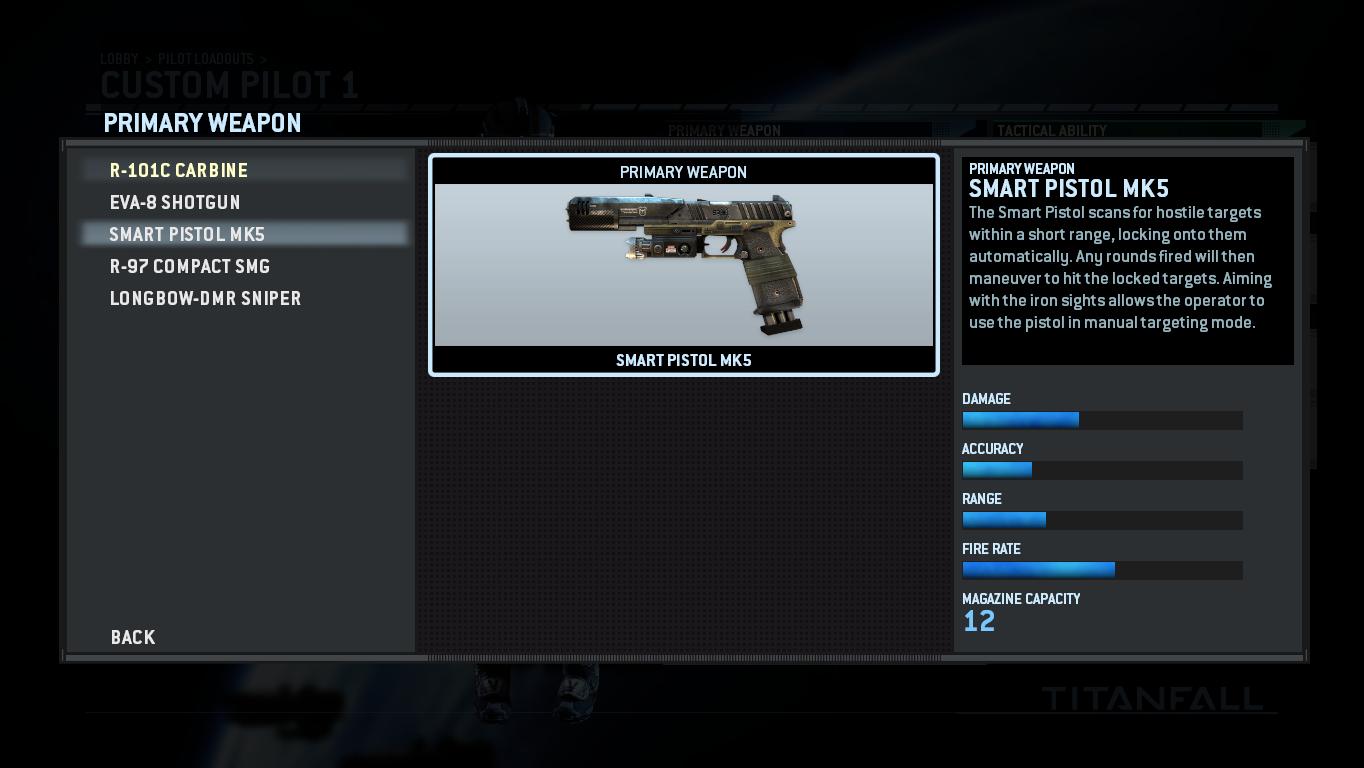Click the Smart Pistol MK5 preview image
Screen dimensions: 1364x768
coord(684,265)
